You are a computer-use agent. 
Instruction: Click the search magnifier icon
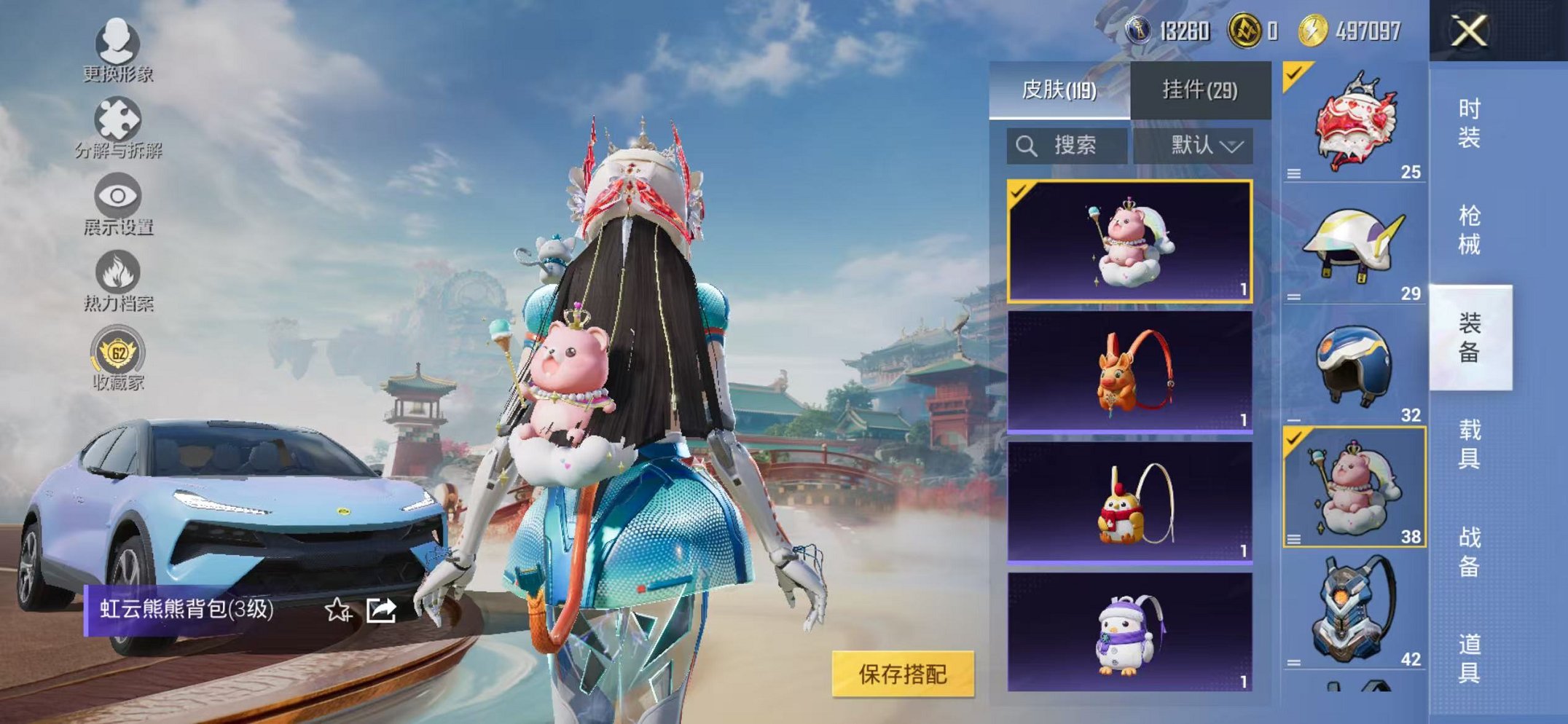tap(1027, 145)
